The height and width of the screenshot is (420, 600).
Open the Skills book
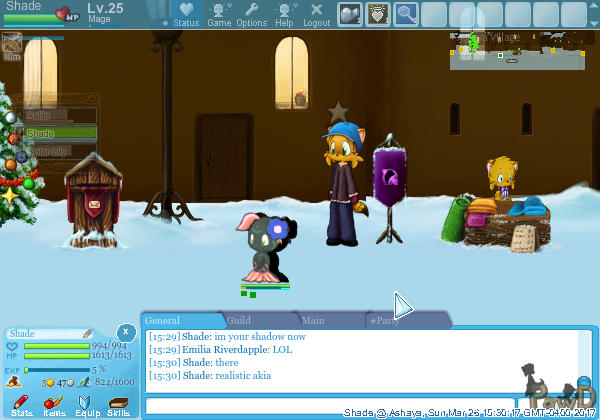tap(118, 404)
